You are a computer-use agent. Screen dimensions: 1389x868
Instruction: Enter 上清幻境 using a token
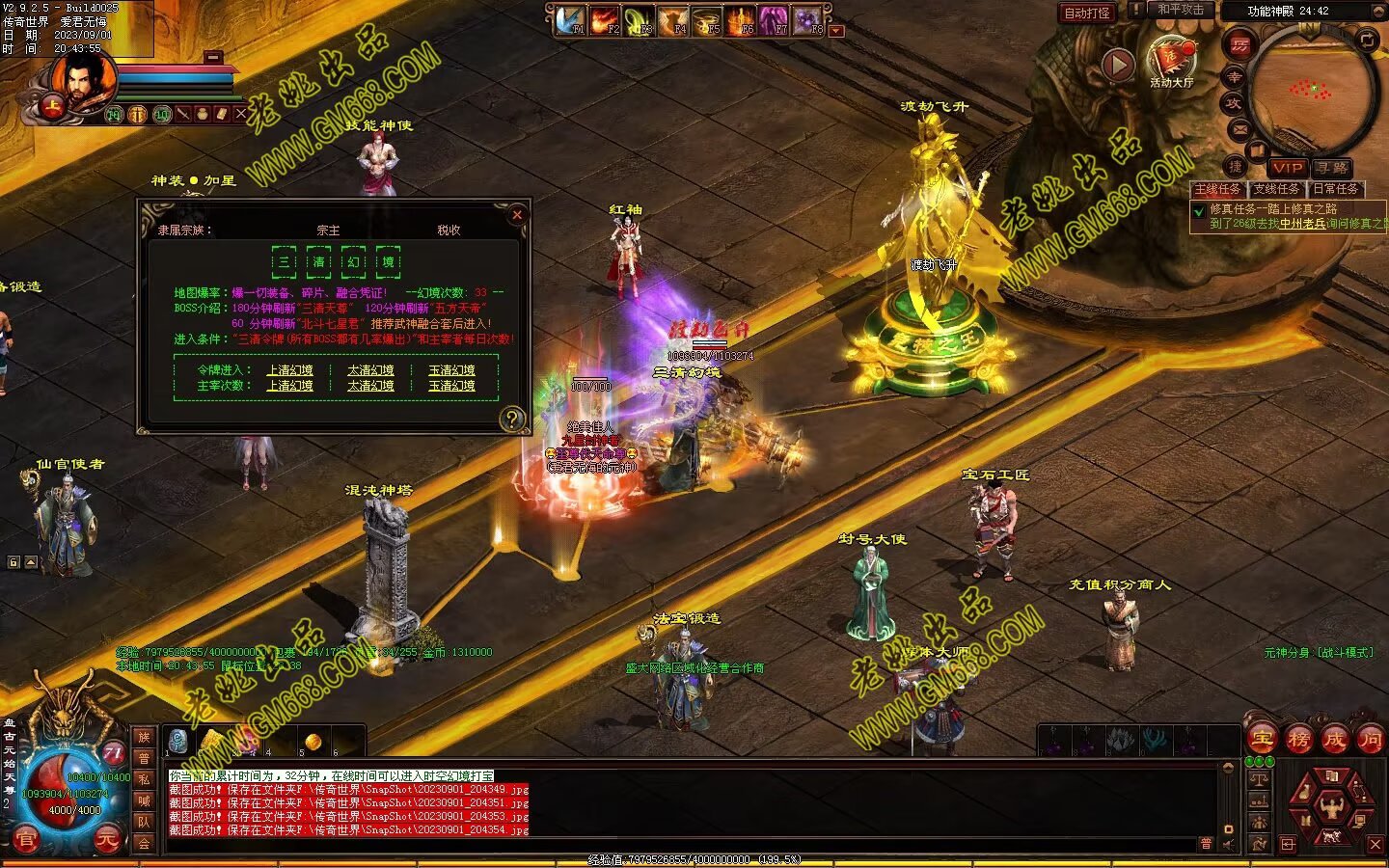click(289, 370)
